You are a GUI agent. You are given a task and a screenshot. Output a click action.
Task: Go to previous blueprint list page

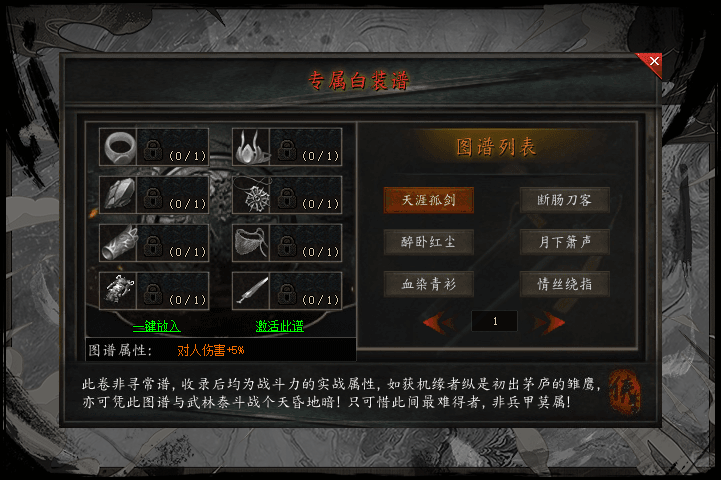tap(437, 322)
